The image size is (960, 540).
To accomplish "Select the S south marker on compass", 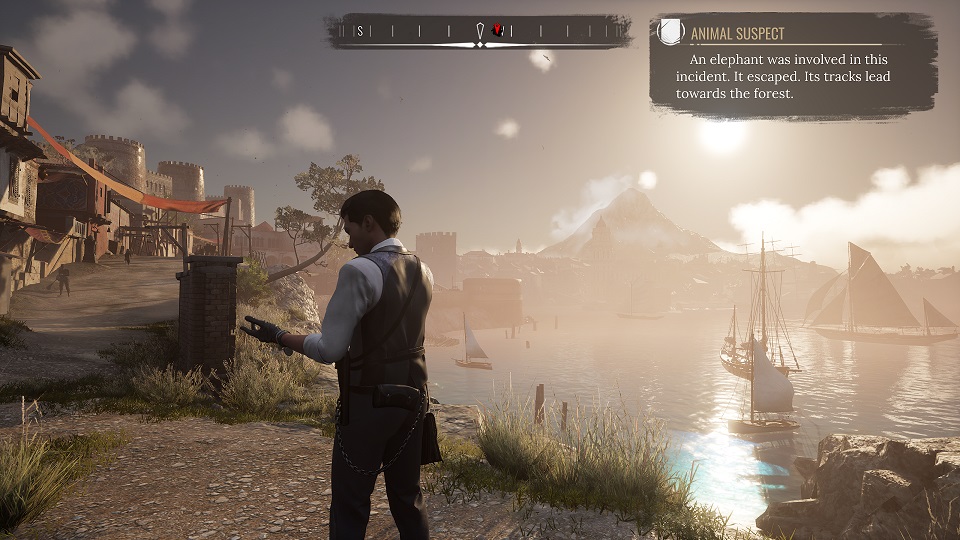I will (360, 31).
